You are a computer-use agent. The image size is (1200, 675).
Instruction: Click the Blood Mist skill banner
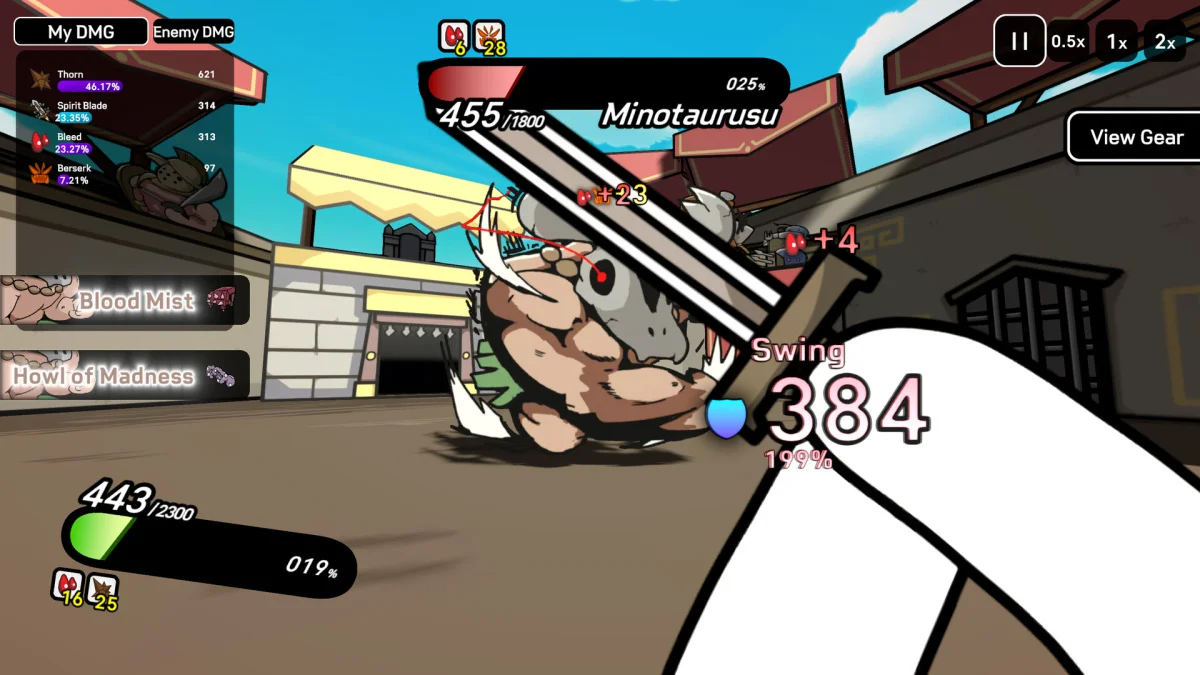tap(124, 300)
